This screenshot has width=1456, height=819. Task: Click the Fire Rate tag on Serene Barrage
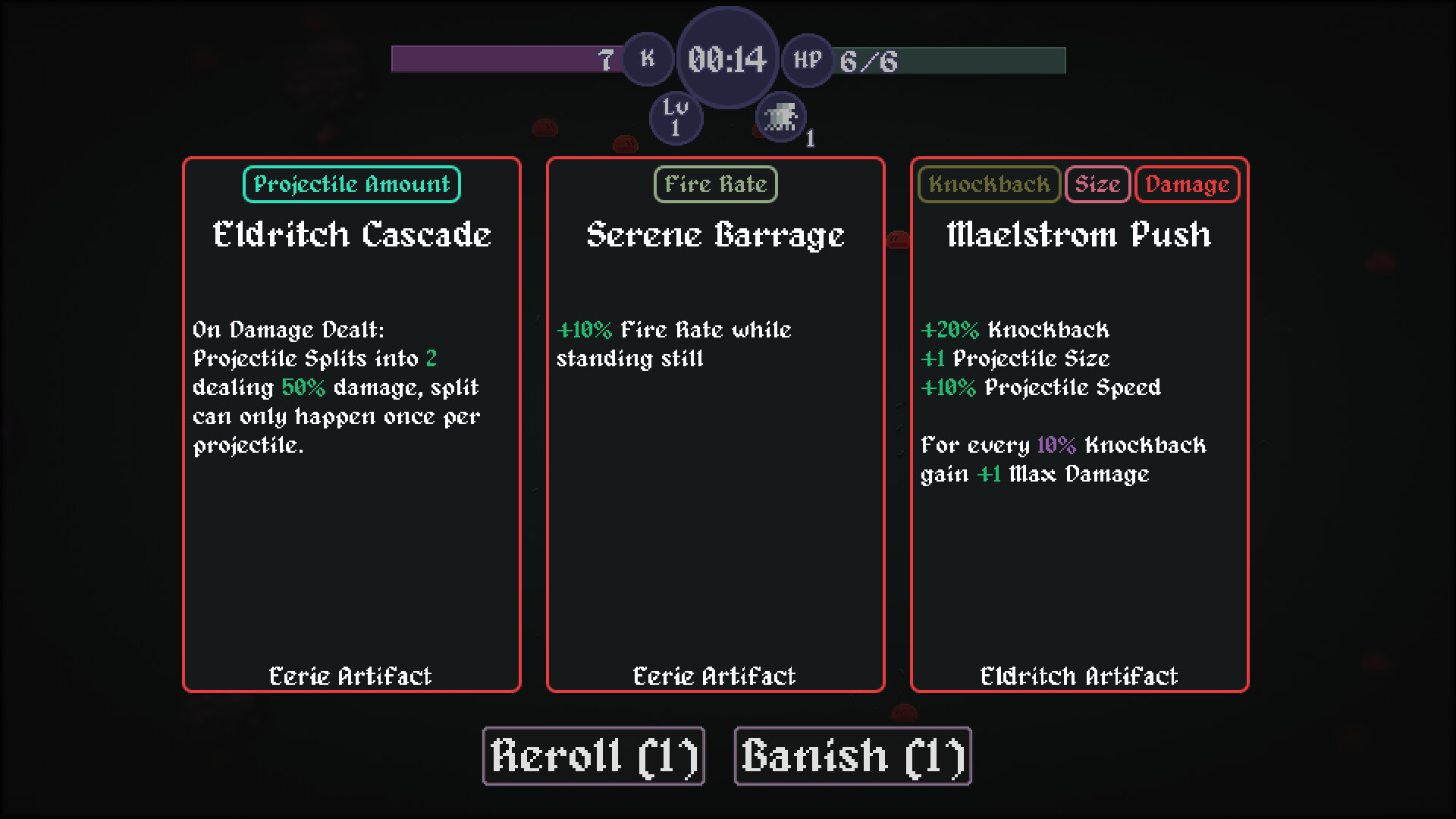tap(714, 184)
